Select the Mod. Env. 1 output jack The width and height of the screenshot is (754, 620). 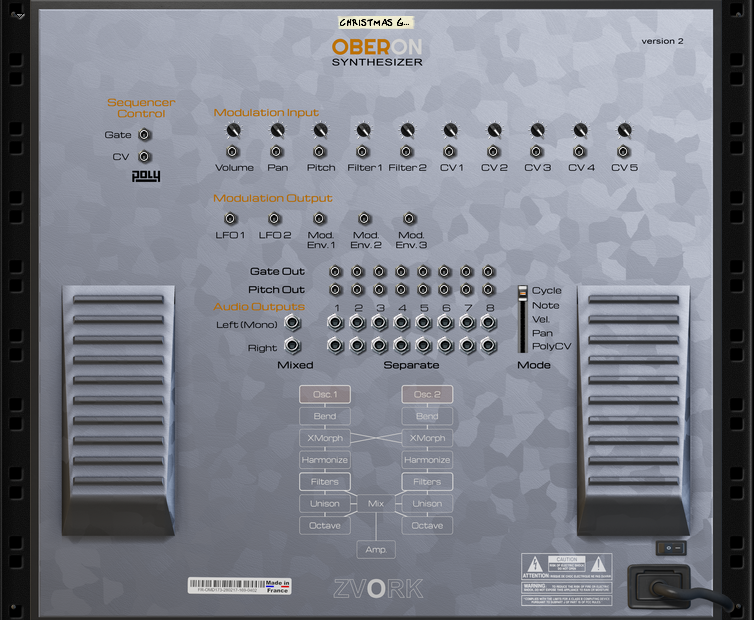click(319, 218)
